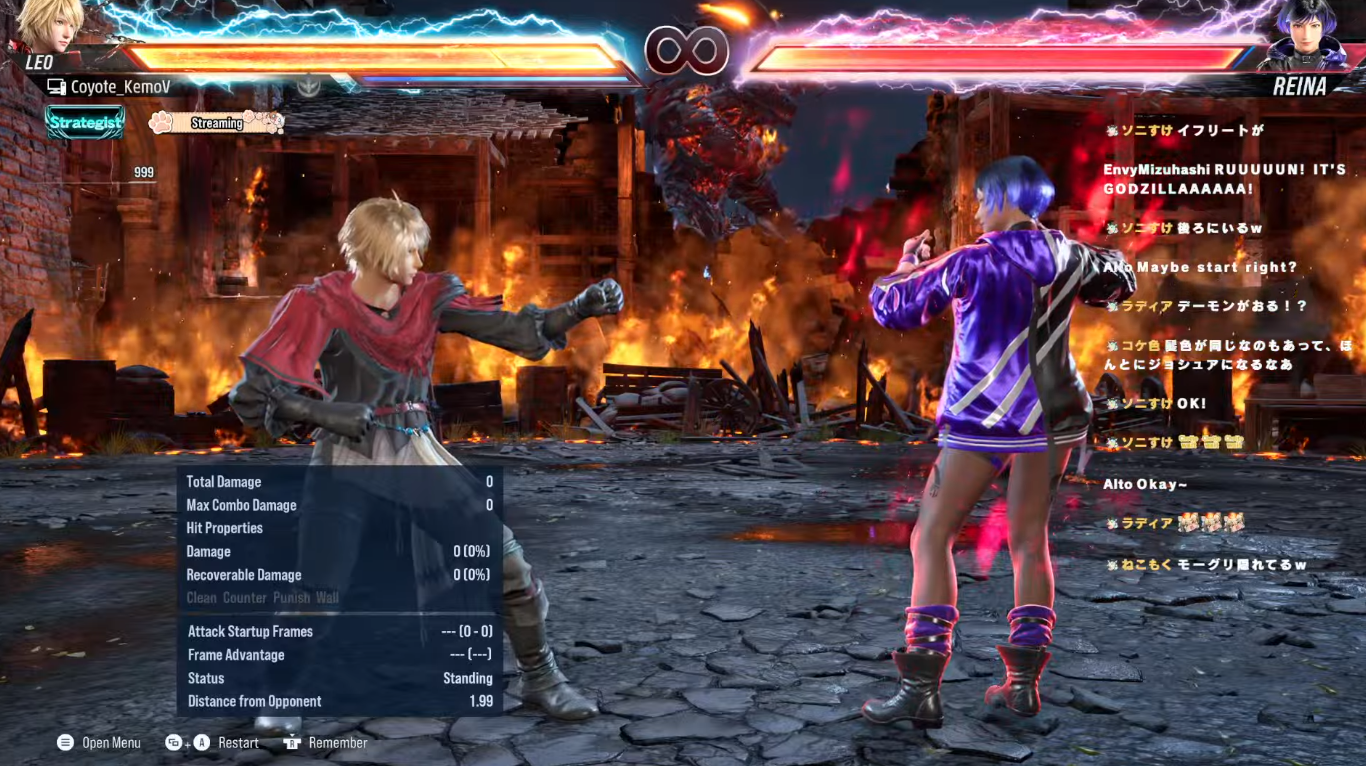Click Leo's character portrait

tap(47, 24)
